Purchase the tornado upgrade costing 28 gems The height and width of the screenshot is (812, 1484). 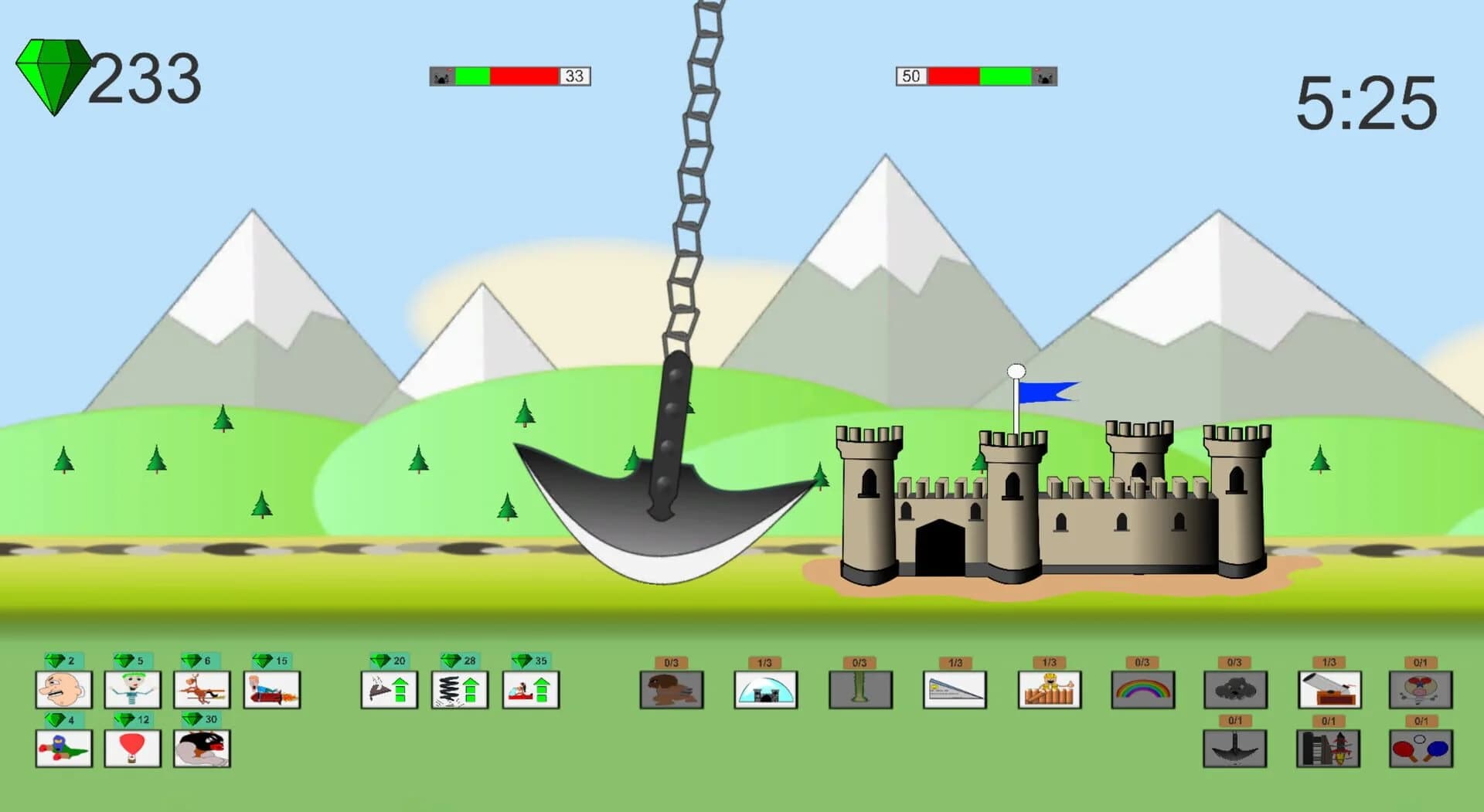coord(459,690)
